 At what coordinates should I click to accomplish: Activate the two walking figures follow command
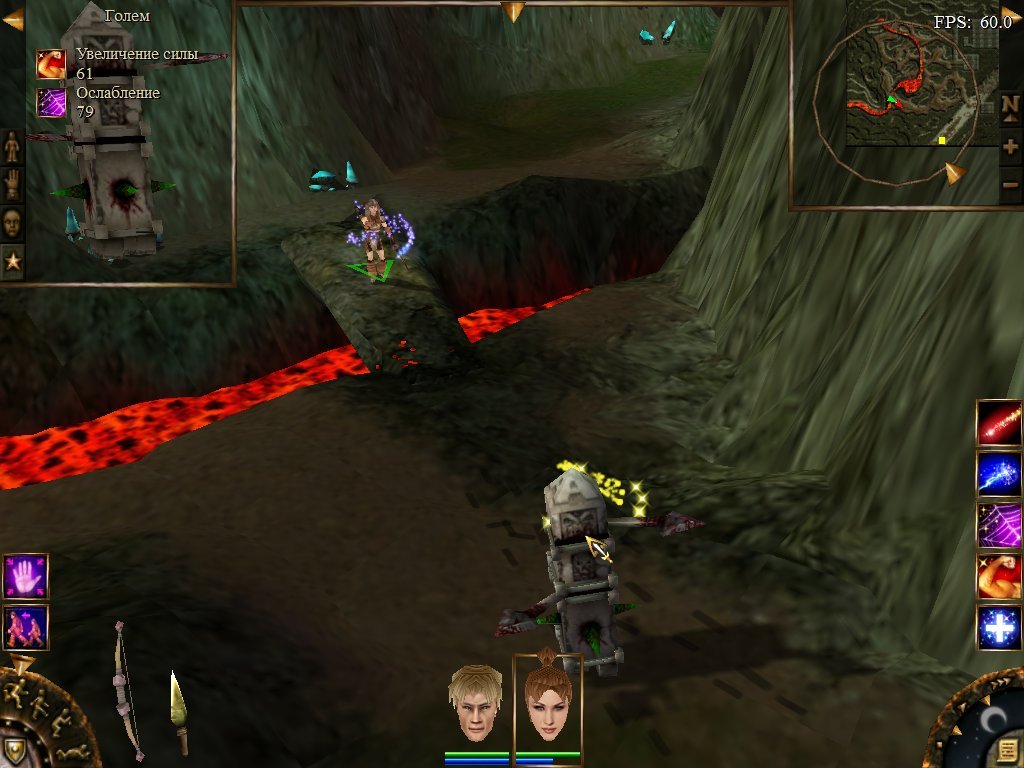pos(25,627)
